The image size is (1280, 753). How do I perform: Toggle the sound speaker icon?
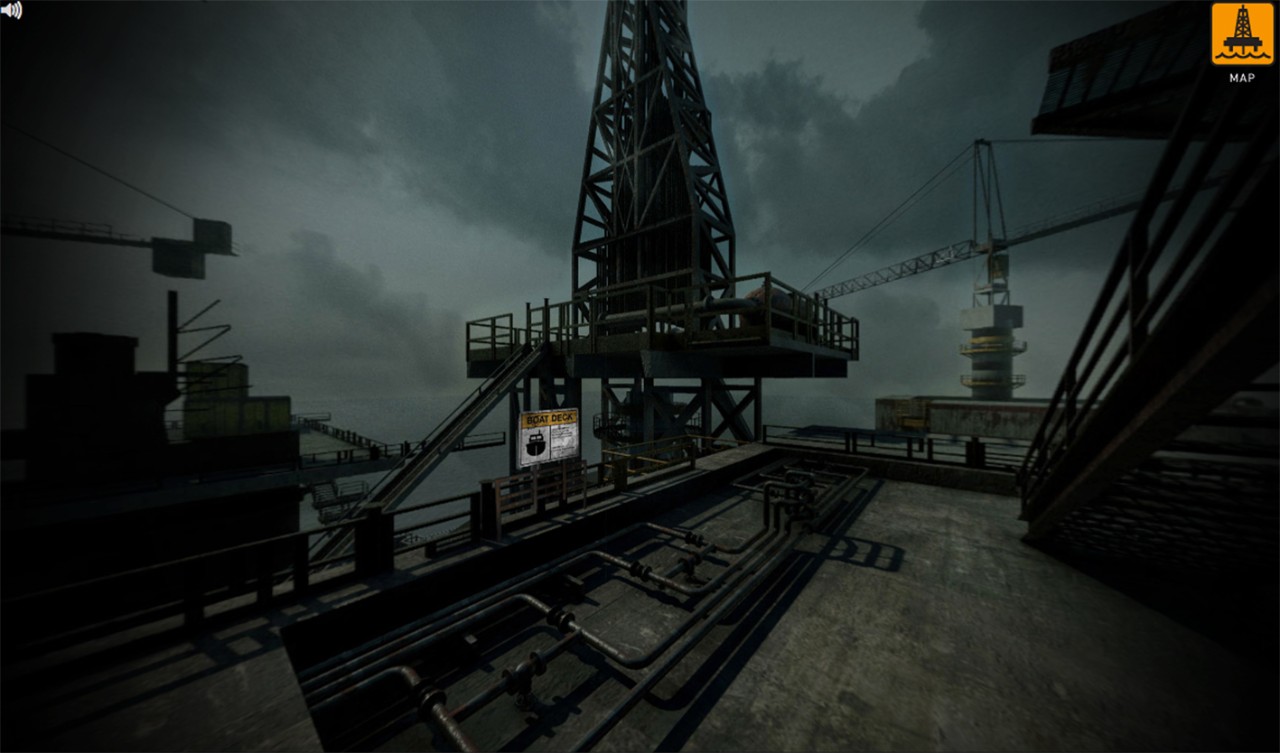(11, 11)
